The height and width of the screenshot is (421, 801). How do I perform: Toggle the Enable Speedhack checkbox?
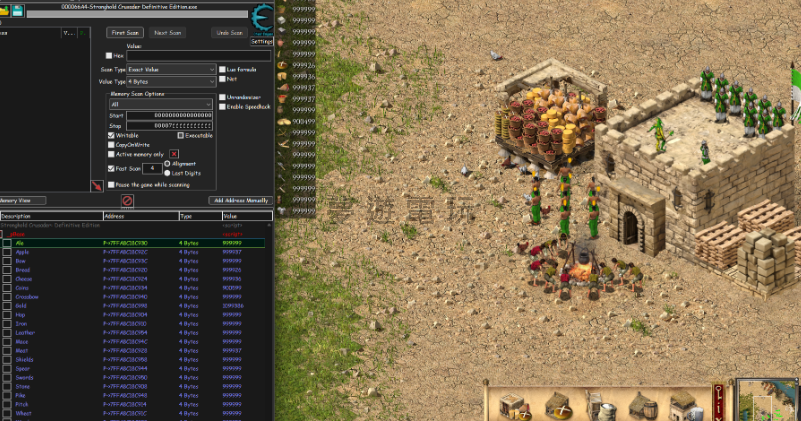coord(222,106)
